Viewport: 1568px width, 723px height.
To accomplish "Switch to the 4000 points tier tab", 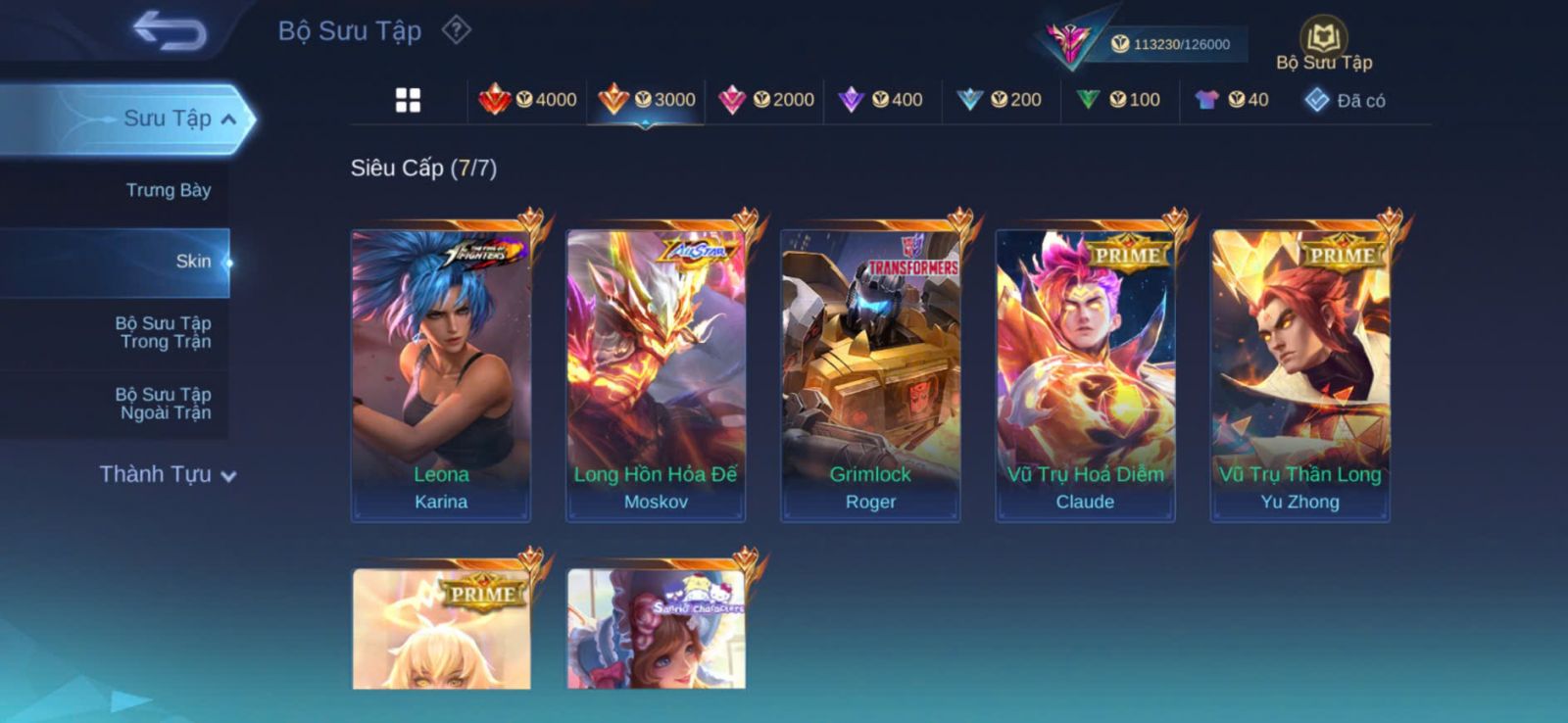I will click(x=527, y=100).
